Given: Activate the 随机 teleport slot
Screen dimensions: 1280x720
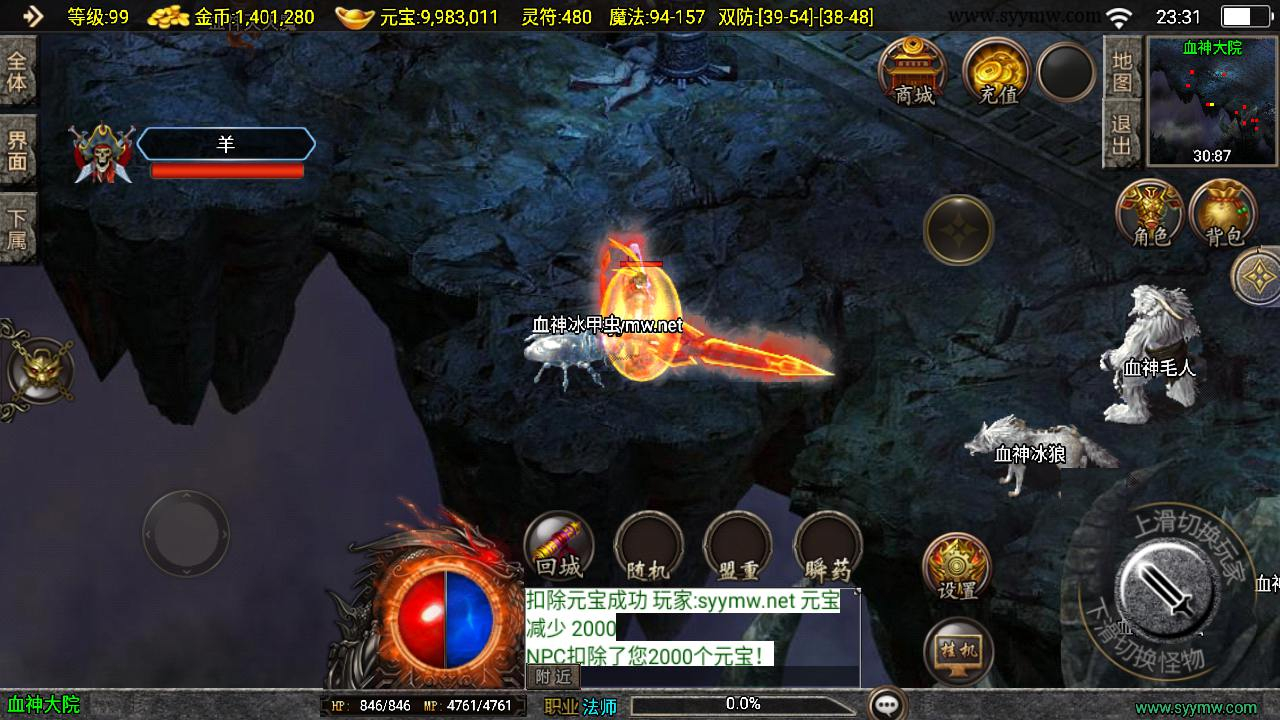Looking at the screenshot, I should point(648,546).
